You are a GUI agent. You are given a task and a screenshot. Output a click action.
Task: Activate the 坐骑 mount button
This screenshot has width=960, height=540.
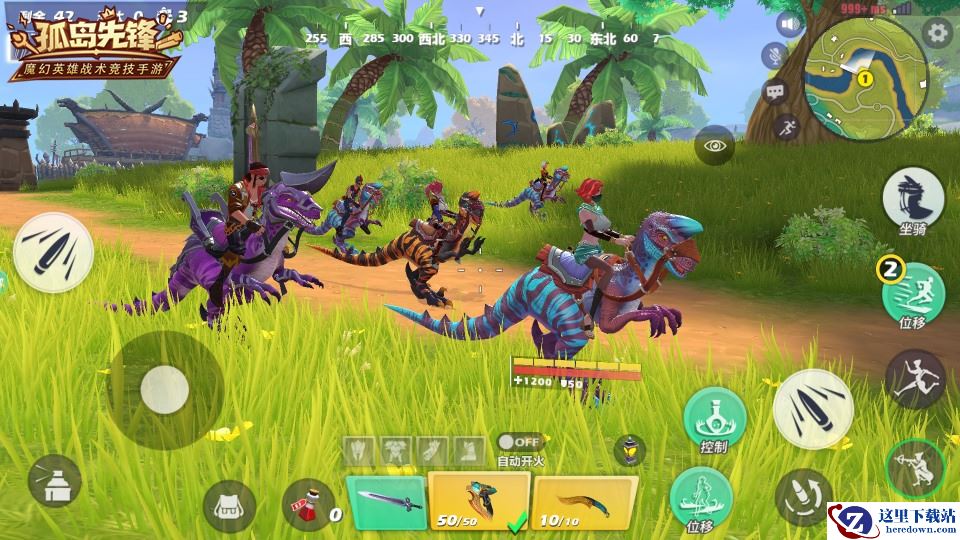913,197
